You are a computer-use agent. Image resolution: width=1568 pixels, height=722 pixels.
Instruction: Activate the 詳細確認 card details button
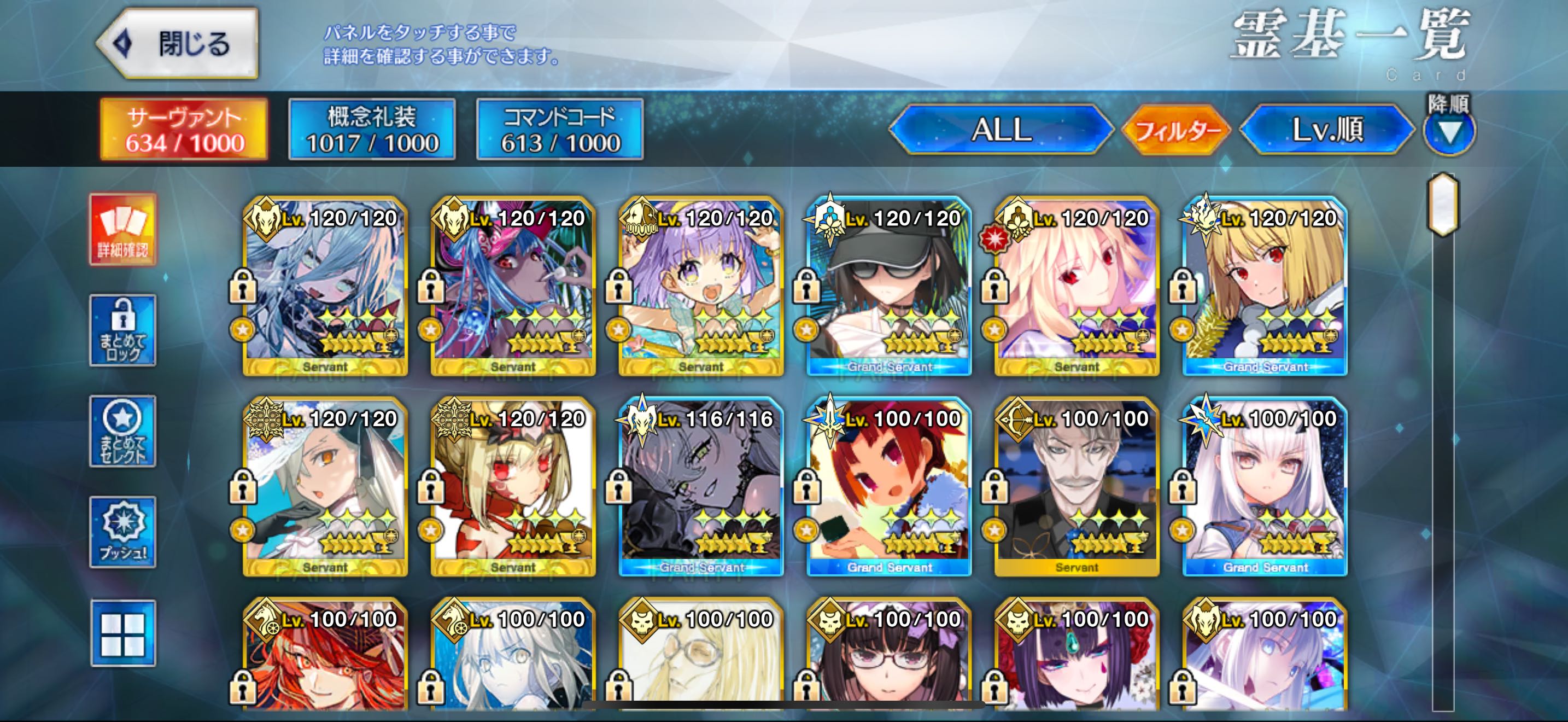[123, 230]
